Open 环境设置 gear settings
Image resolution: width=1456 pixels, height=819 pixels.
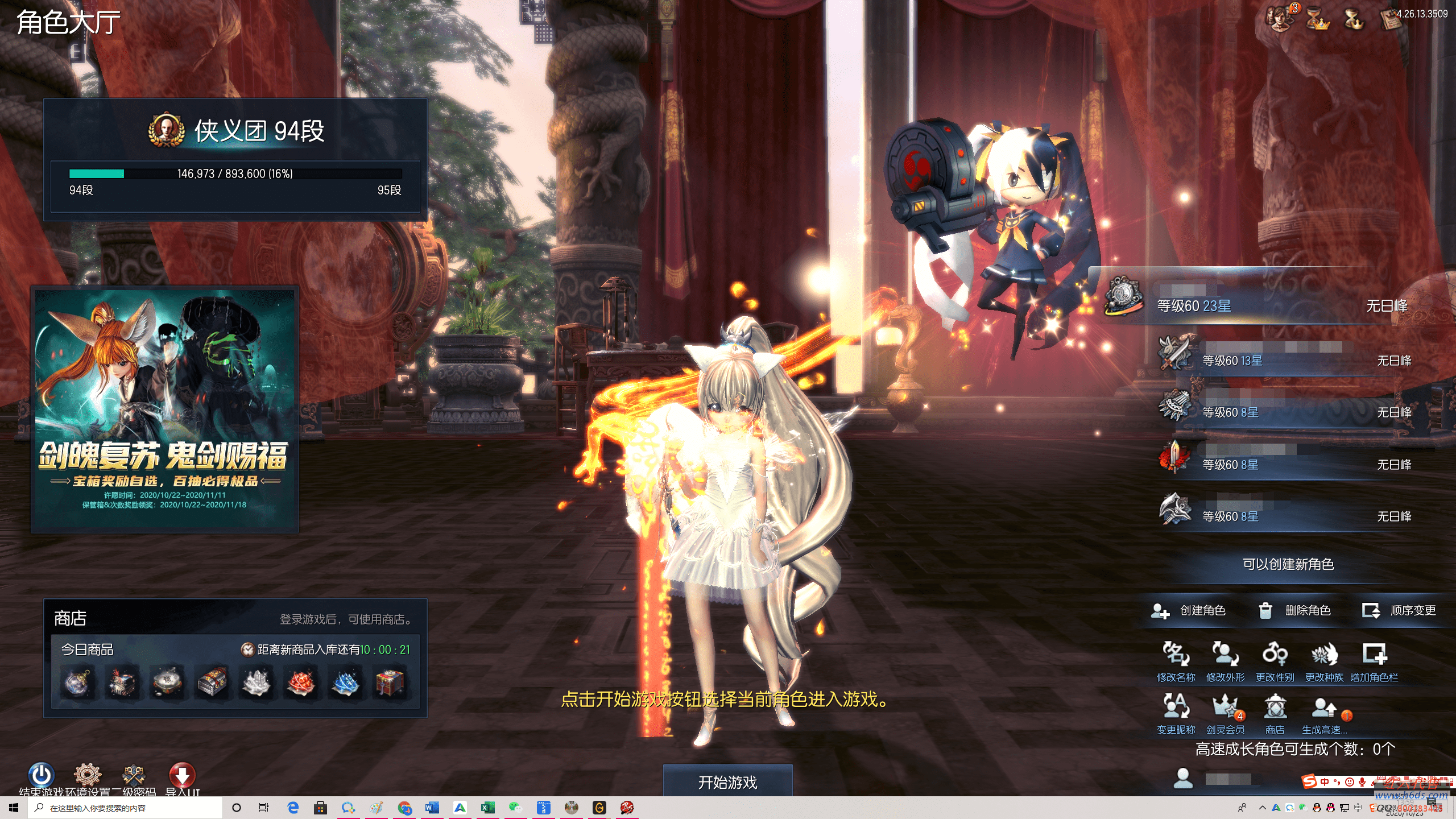tap(88, 775)
